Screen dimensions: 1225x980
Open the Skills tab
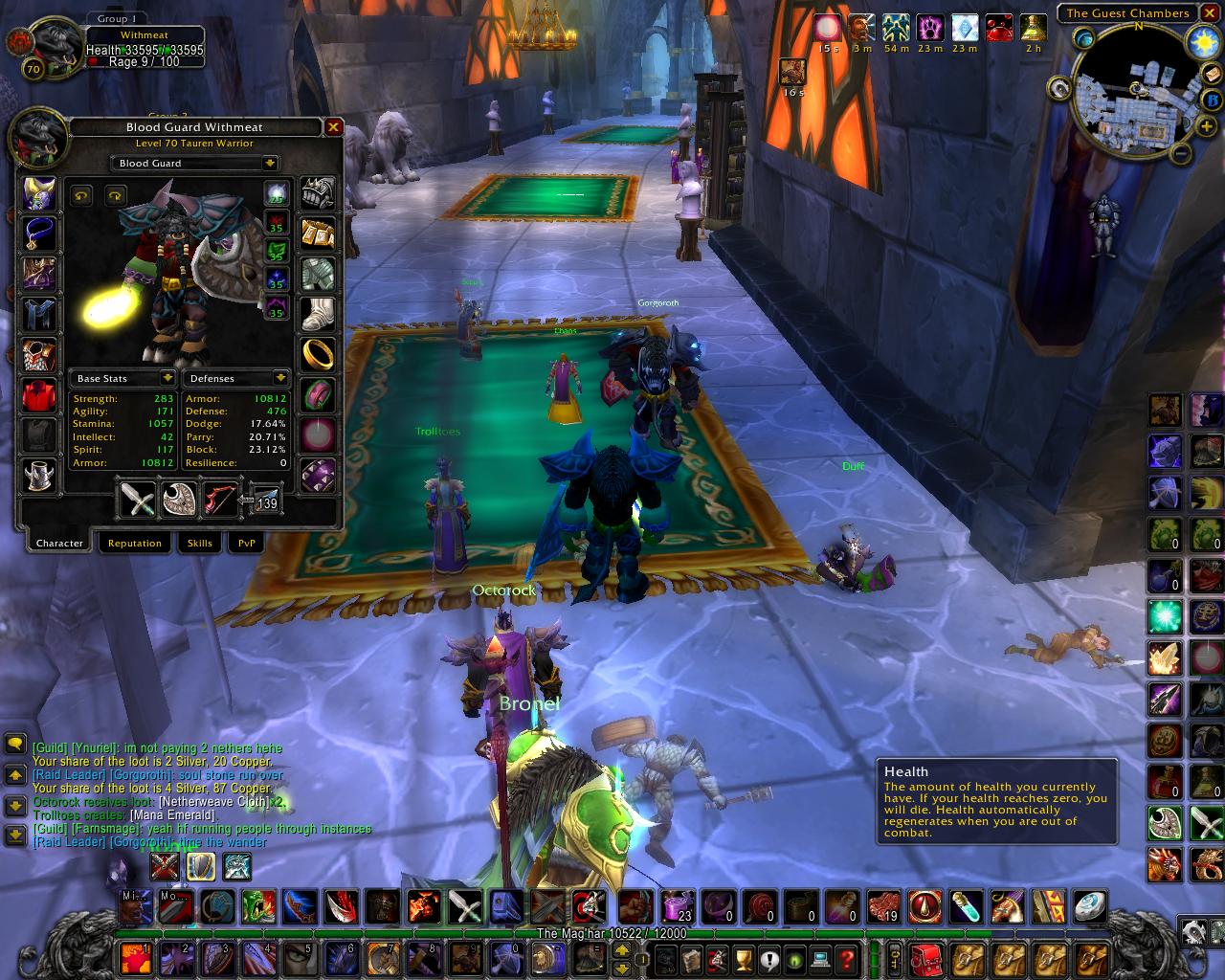[x=199, y=543]
